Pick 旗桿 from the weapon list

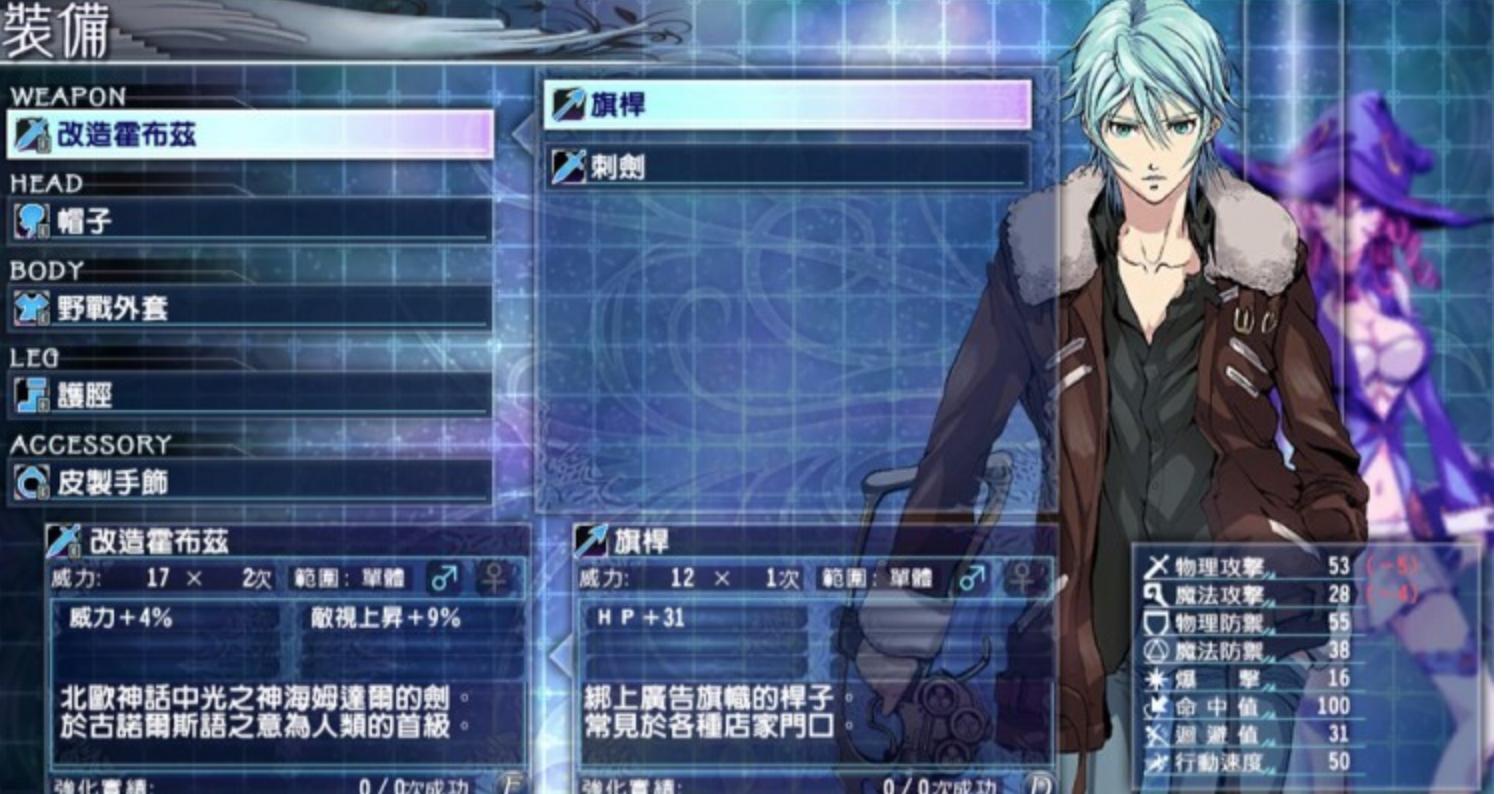coord(788,104)
